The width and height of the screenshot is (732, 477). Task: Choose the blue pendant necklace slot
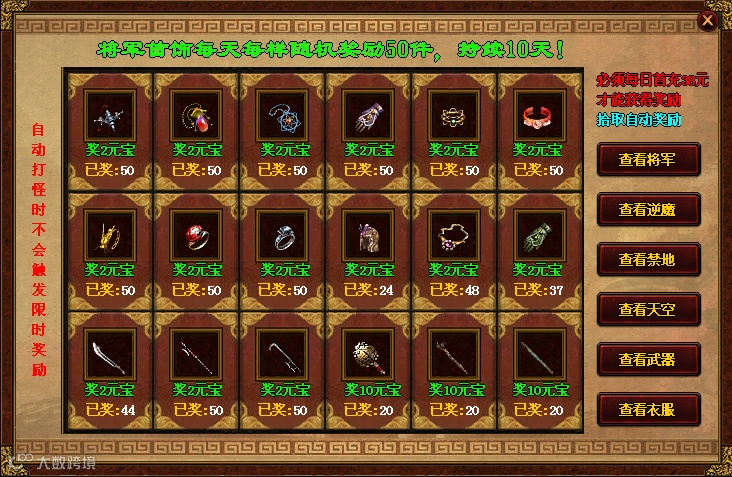click(x=279, y=117)
